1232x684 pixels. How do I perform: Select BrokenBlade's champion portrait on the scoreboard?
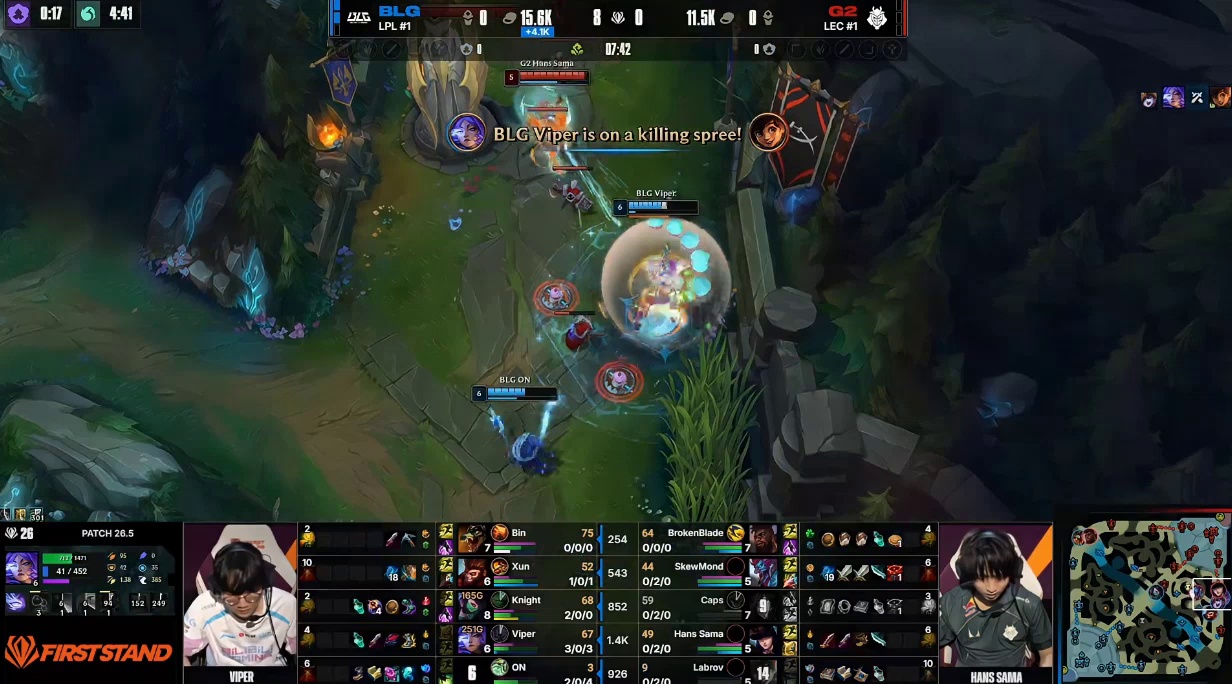click(763, 539)
